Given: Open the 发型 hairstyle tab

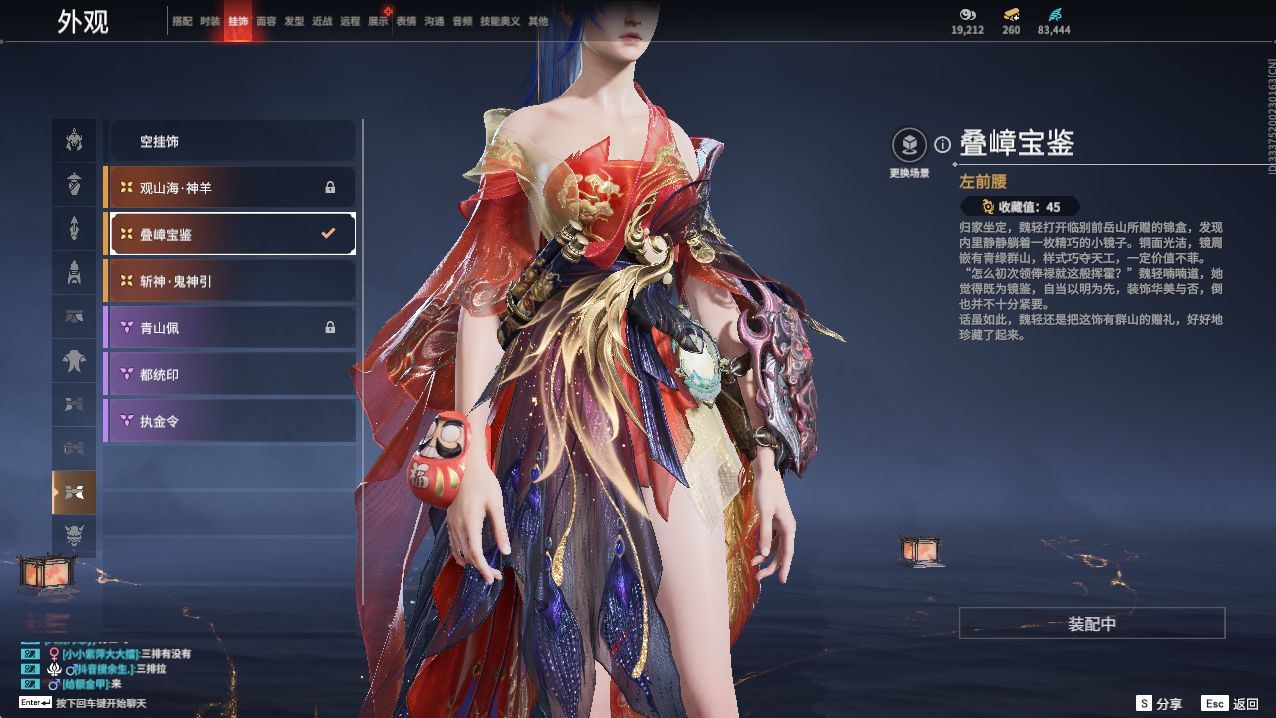Looking at the screenshot, I should pyautogui.click(x=294, y=21).
